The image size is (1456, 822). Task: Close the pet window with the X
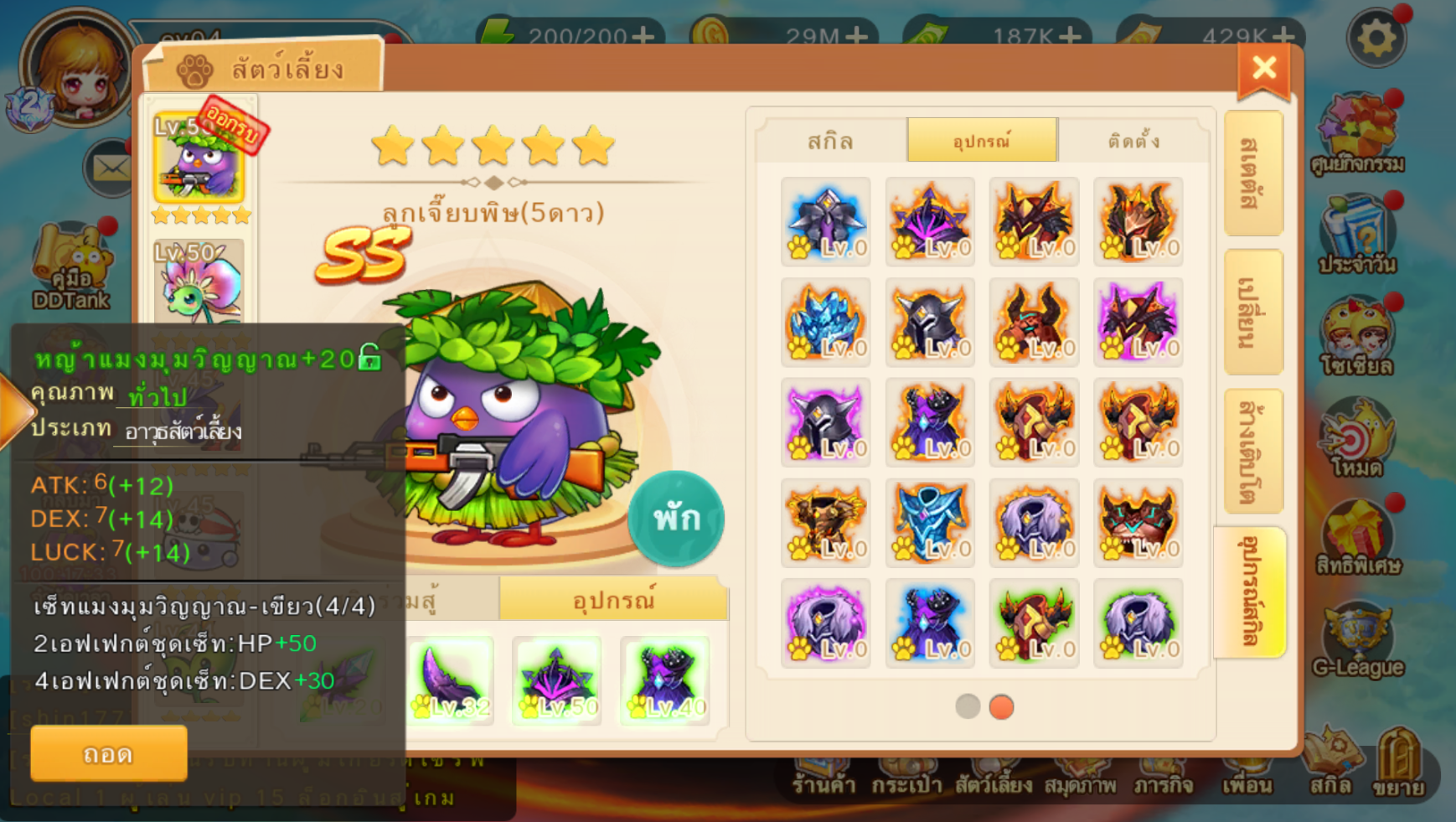click(x=1263, y=69)
